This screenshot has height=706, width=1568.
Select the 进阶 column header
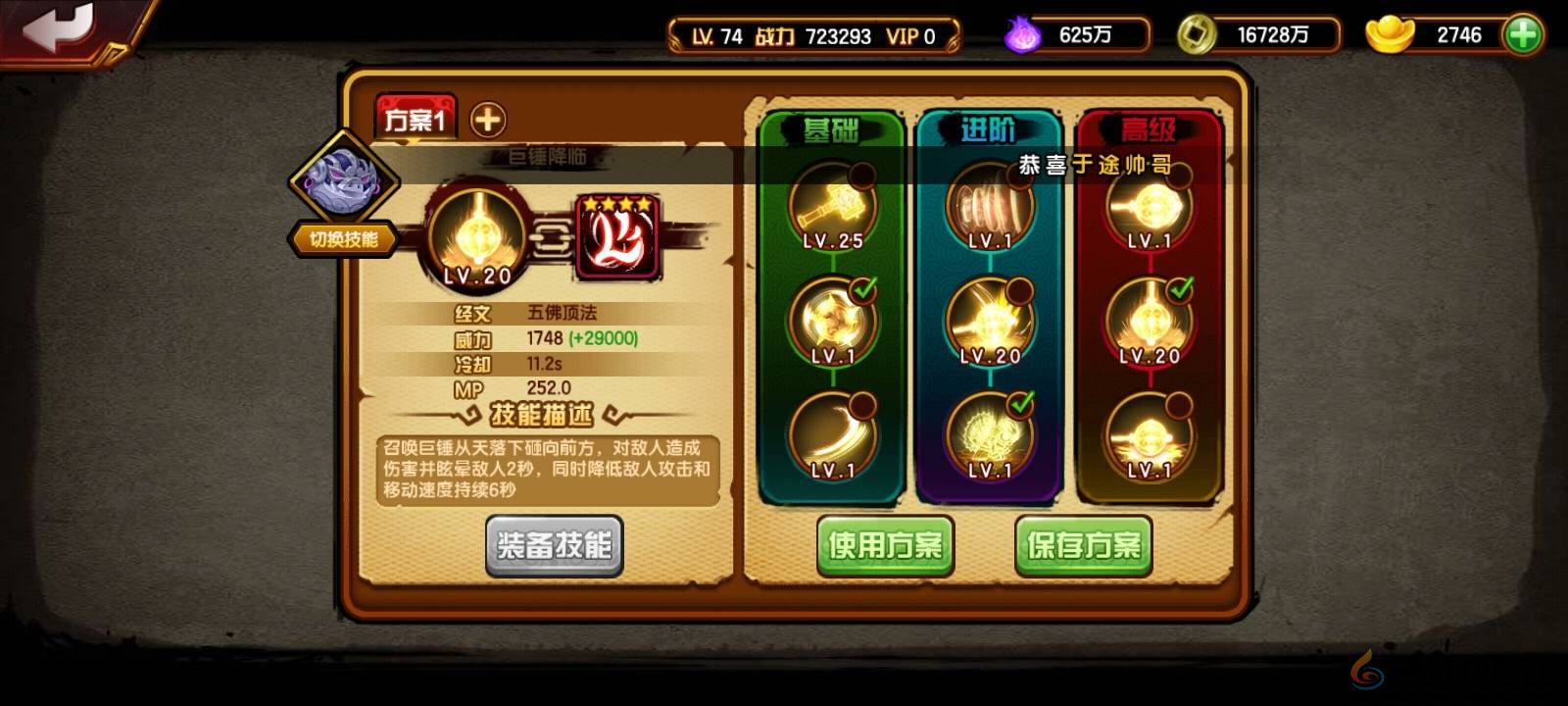click(988, 129)
